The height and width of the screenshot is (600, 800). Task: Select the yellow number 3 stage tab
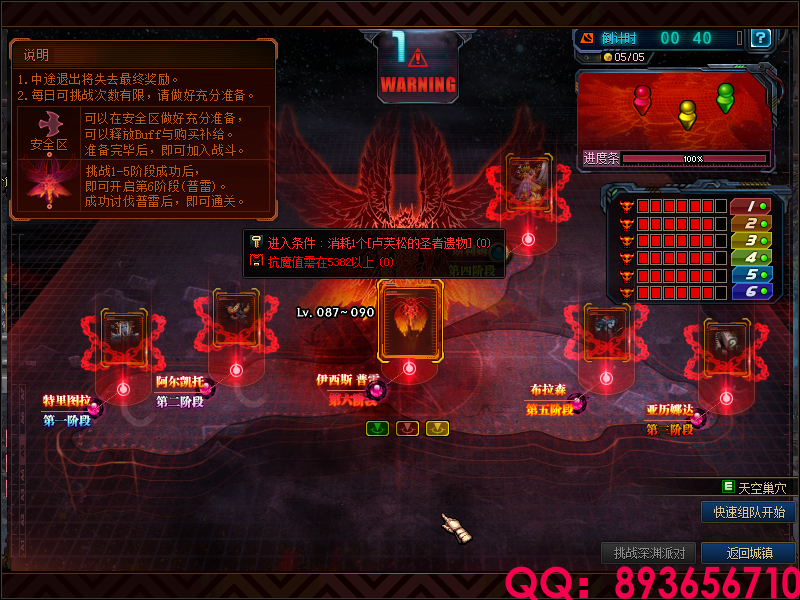[749, 240]
